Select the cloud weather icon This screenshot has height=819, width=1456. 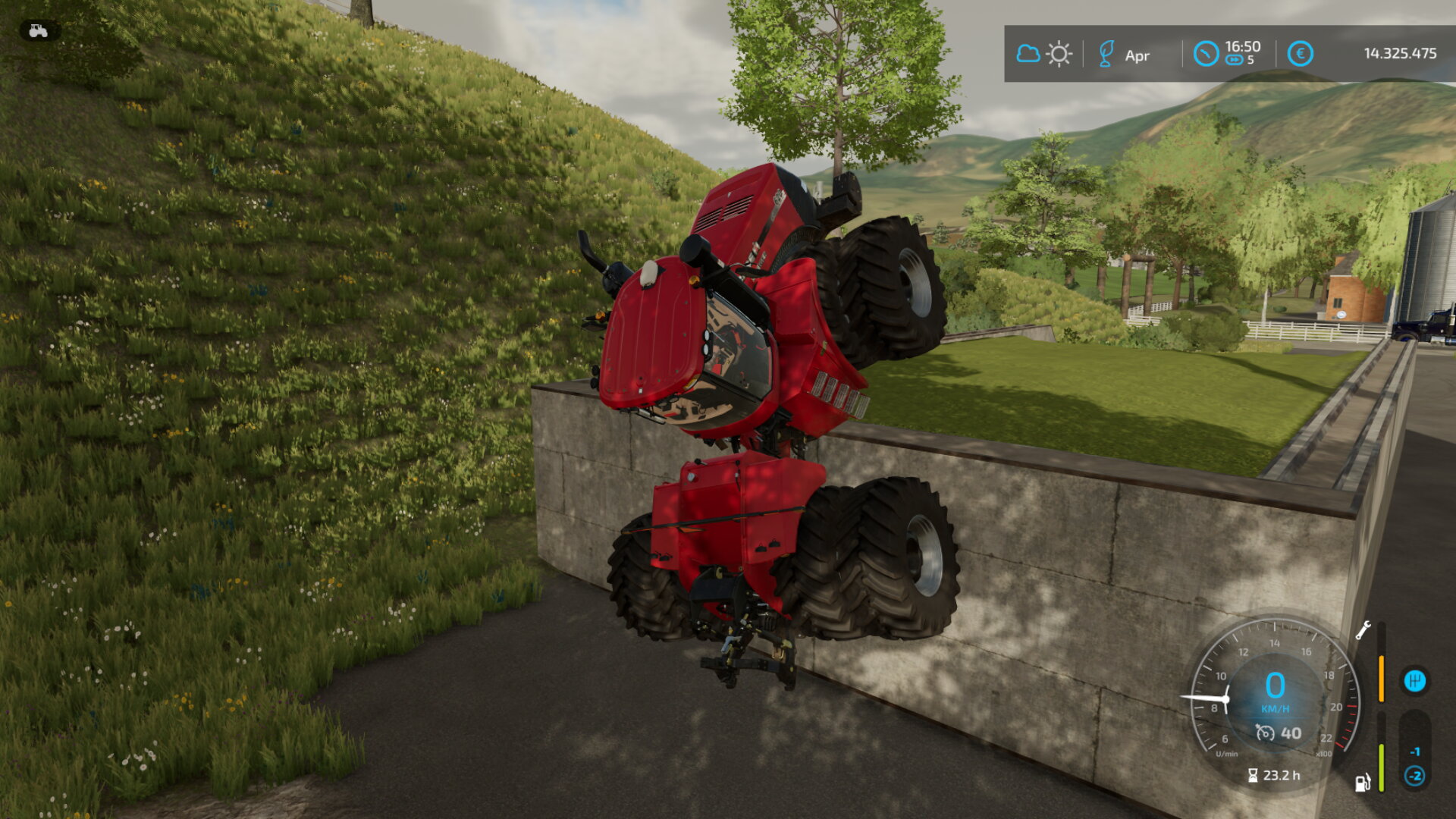click(1028, 54)
